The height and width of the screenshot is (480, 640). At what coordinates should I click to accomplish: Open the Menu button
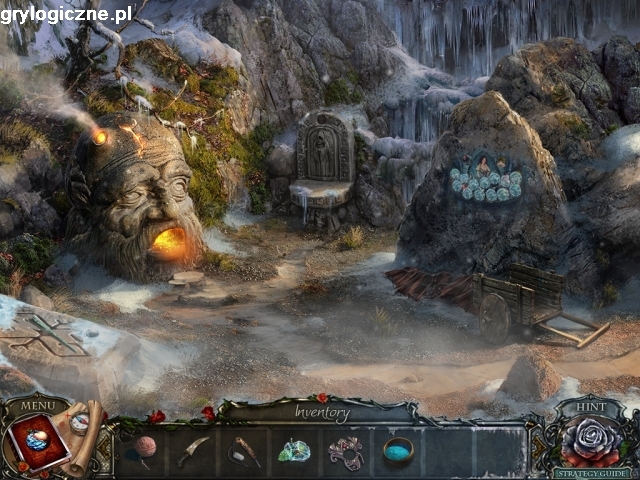(x=38, y=406)
